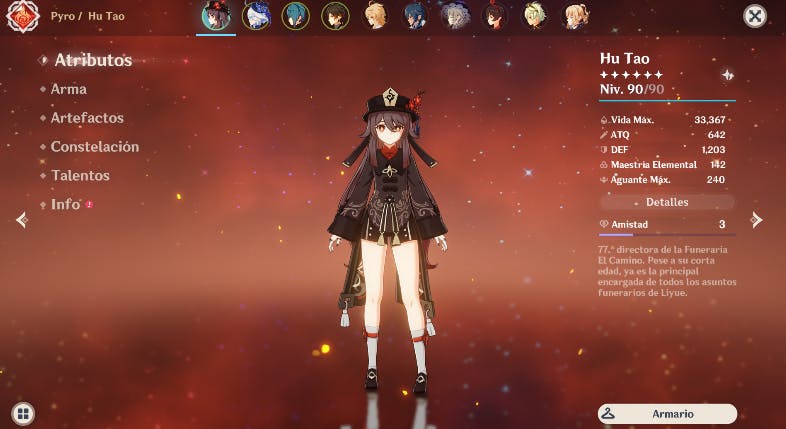
Task: Go to the Talentos section
Action: pos(80,176)
